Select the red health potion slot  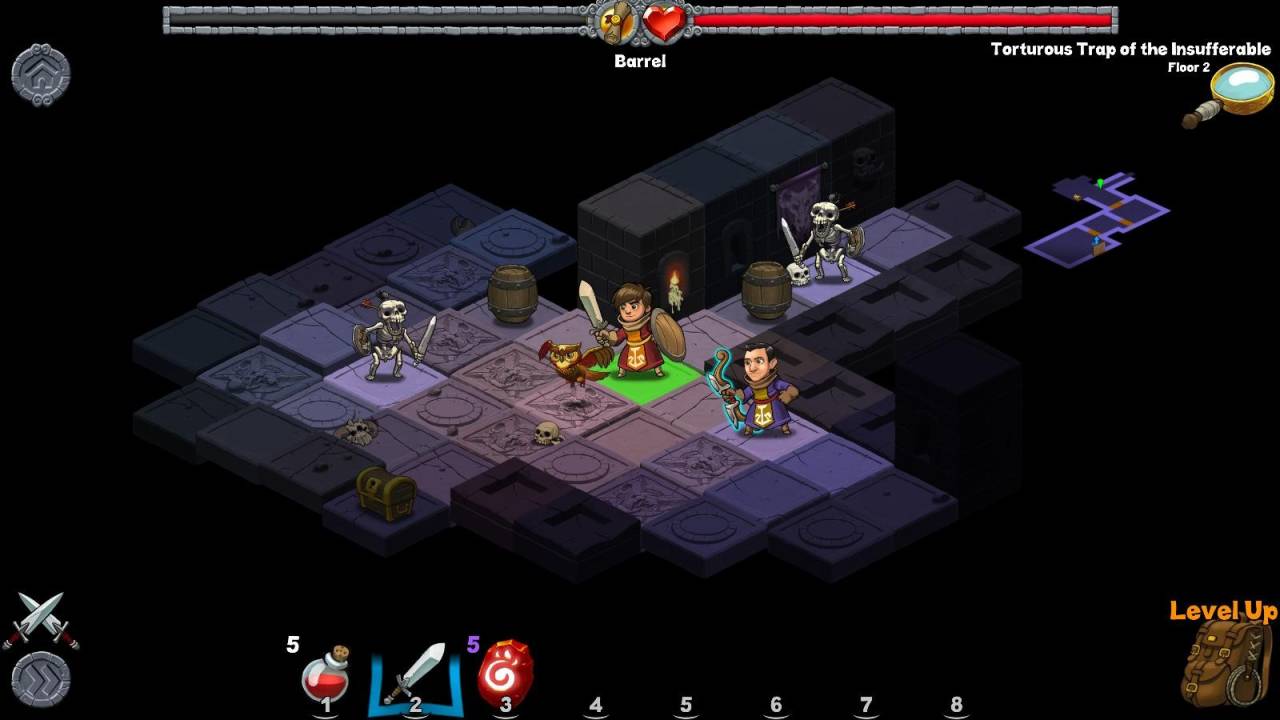coord(325,674)
